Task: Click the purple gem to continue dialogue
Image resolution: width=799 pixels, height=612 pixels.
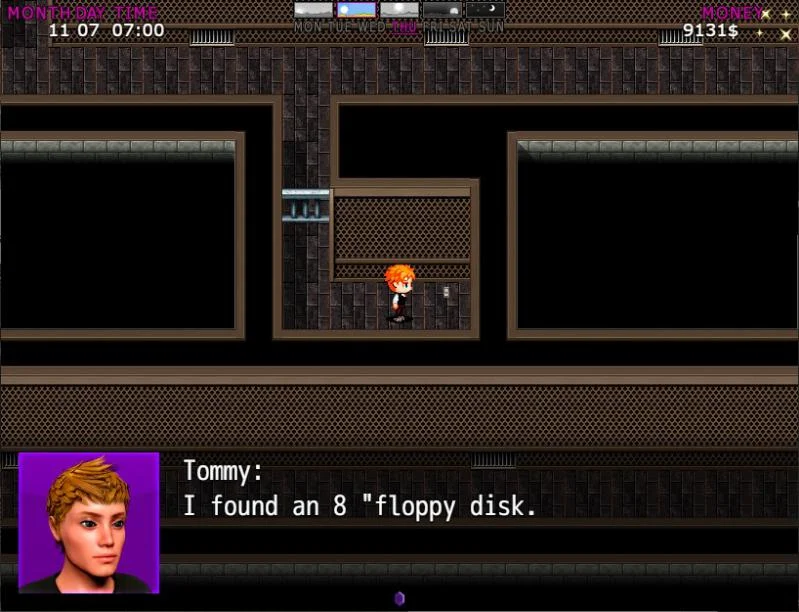Action: point(399,598)
